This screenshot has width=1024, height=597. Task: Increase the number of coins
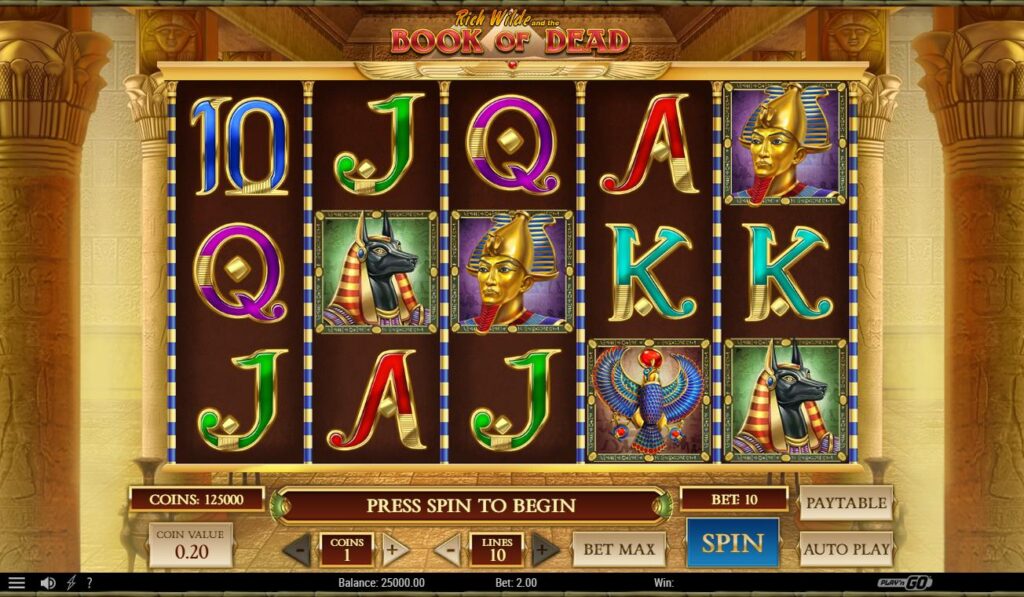(x=392, y=549)
